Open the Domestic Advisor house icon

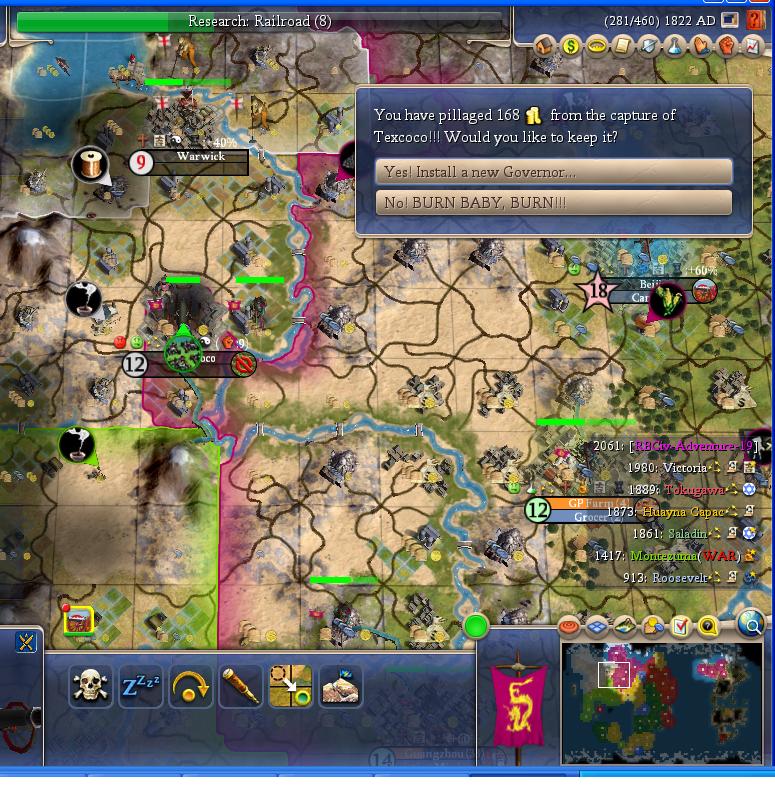click(545, 46)
